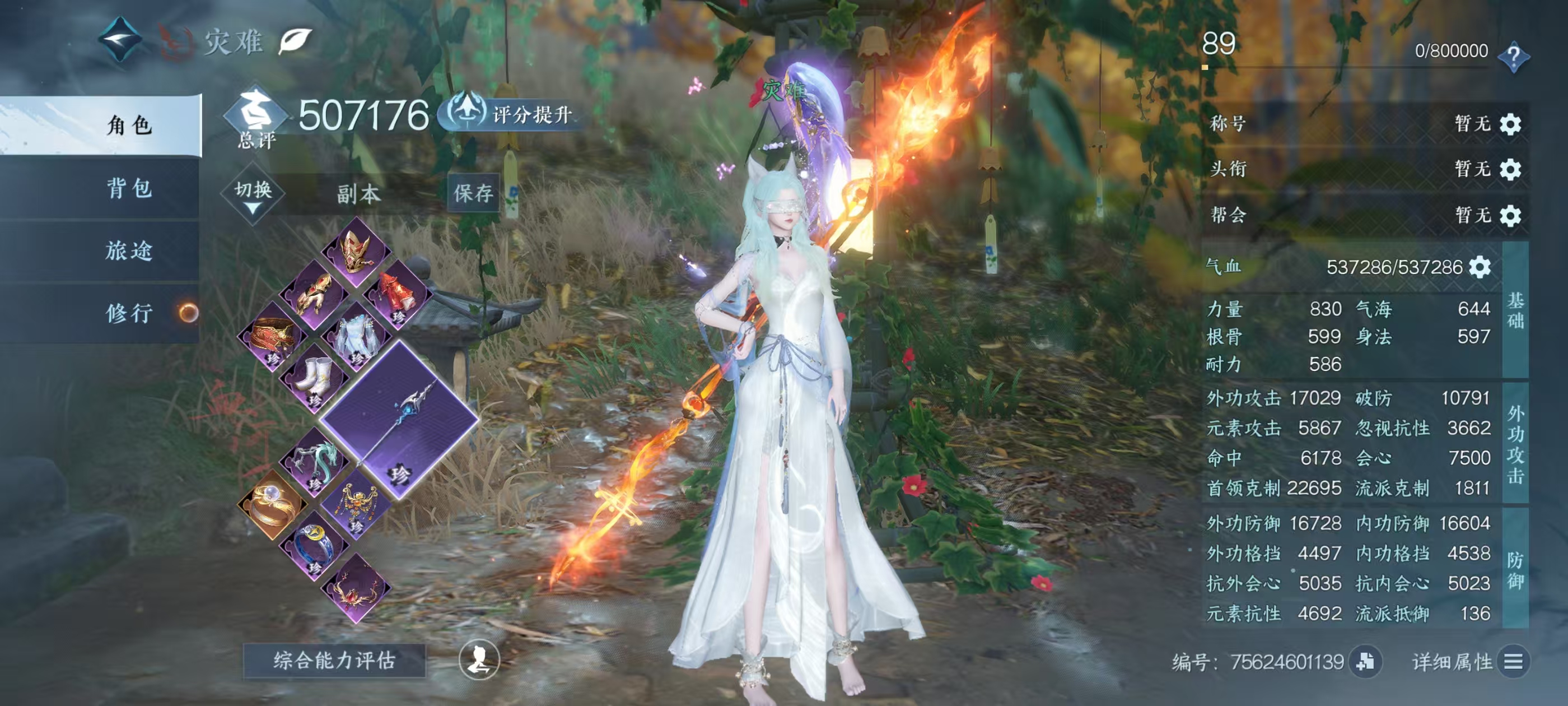
Task: Open the 帮会 settings gear
Action: click(1510, 215)
